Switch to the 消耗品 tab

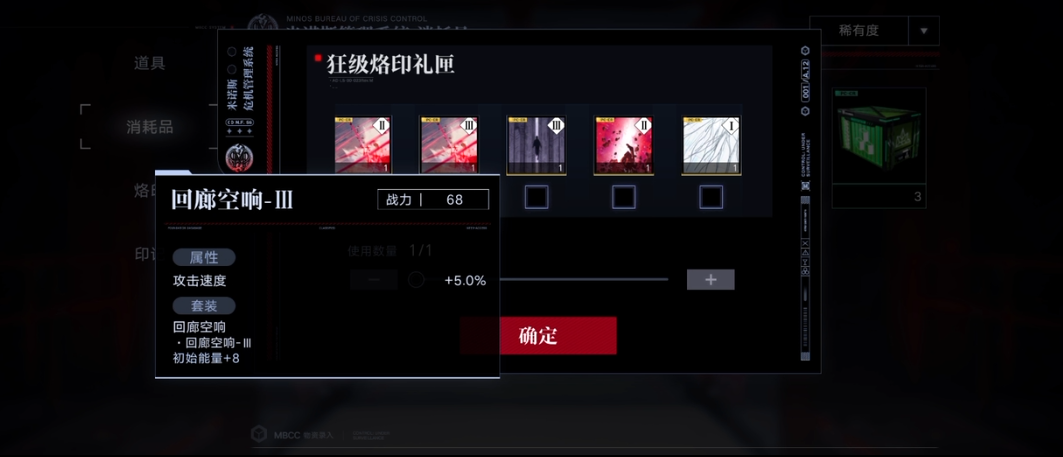tap(150, 127)
